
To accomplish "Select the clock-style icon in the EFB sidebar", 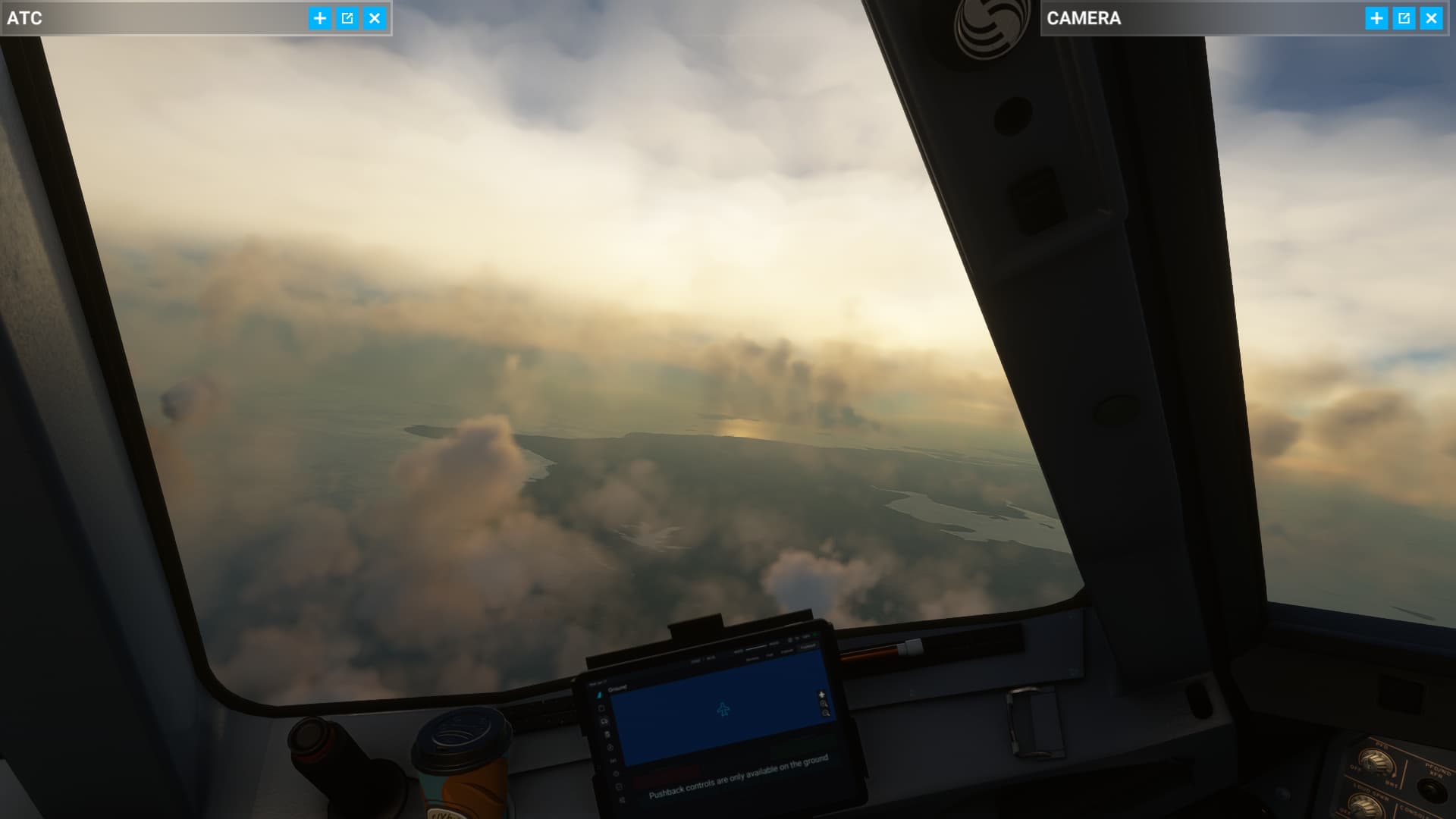I will click(610, 745).
